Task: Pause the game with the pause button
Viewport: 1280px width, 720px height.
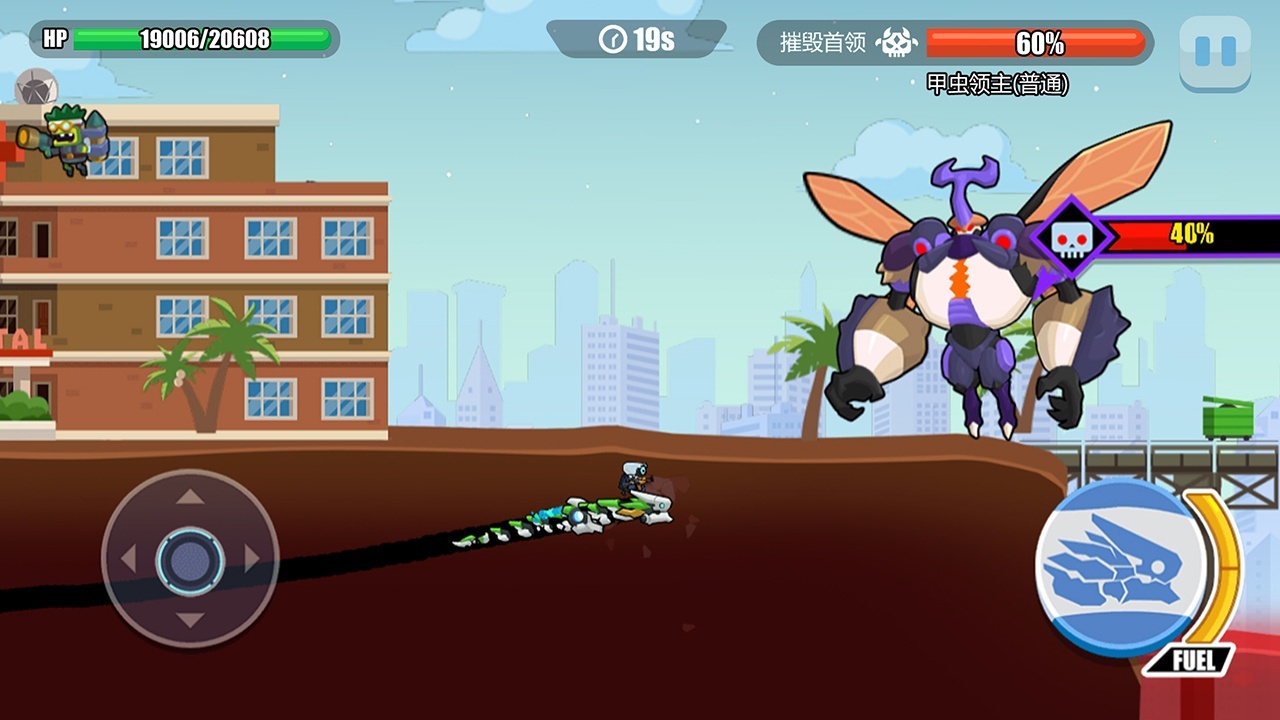Action: [1215, 51]
